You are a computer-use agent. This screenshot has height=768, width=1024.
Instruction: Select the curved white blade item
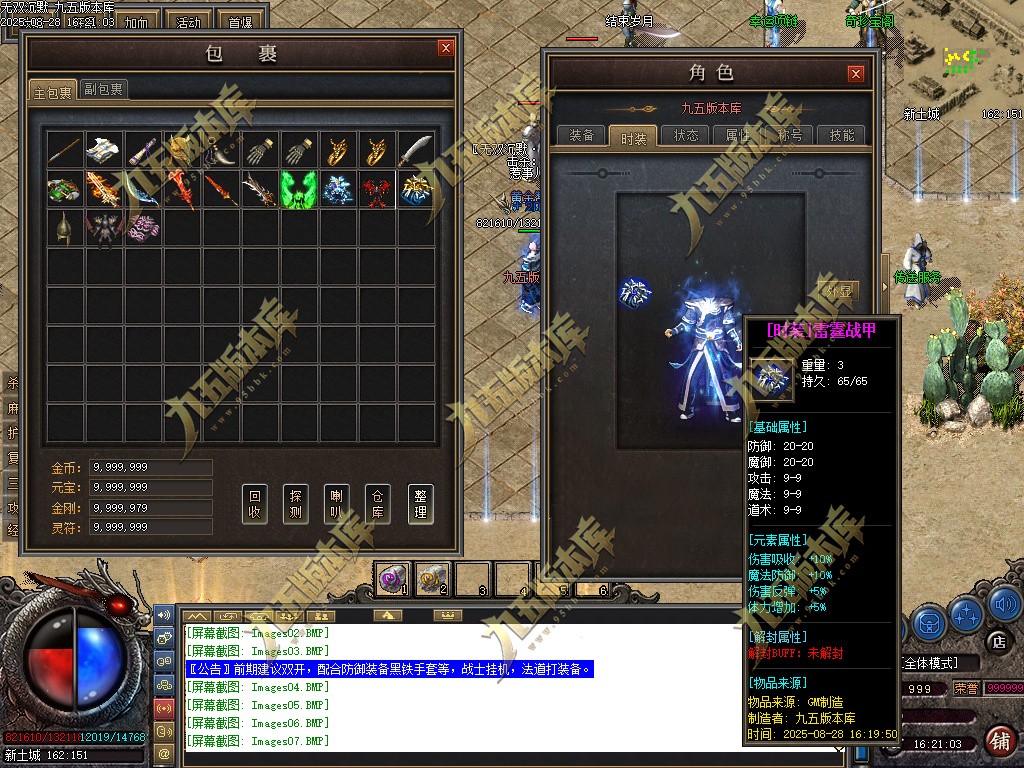pos(416,150)
